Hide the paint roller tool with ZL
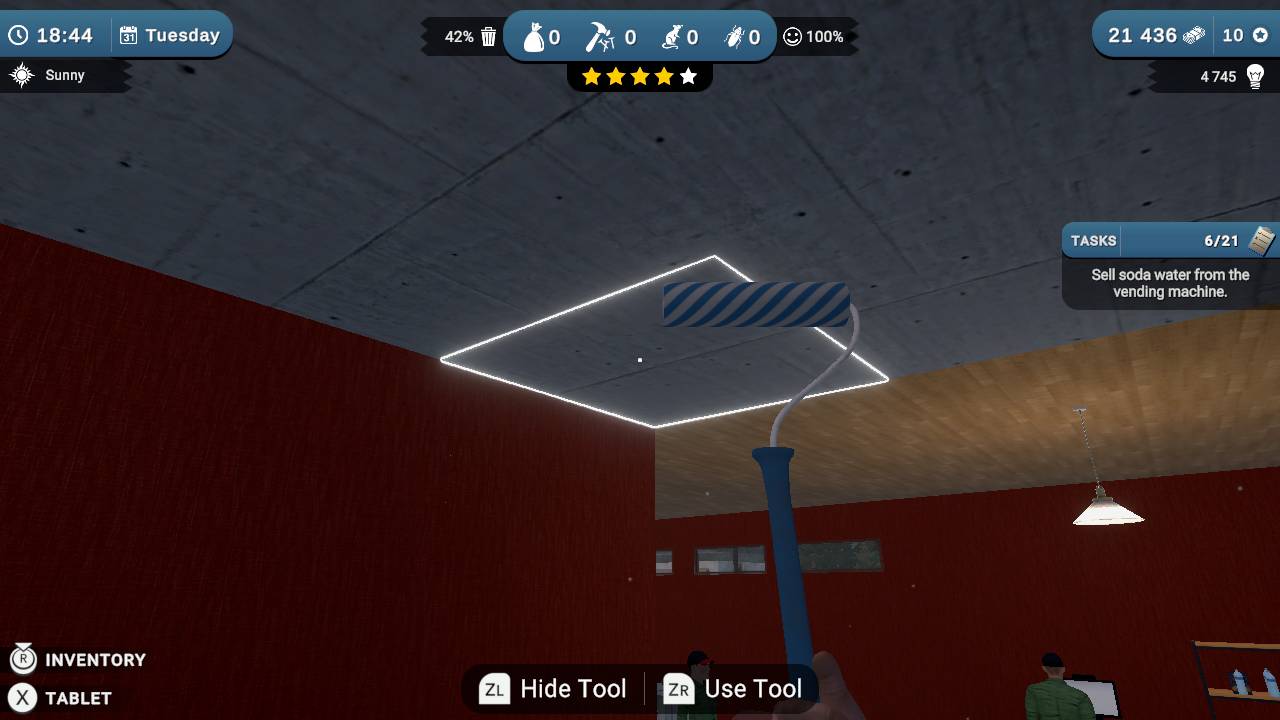Image resolution: width=1280 pixels, height=720 pixels. coord(550,688)
